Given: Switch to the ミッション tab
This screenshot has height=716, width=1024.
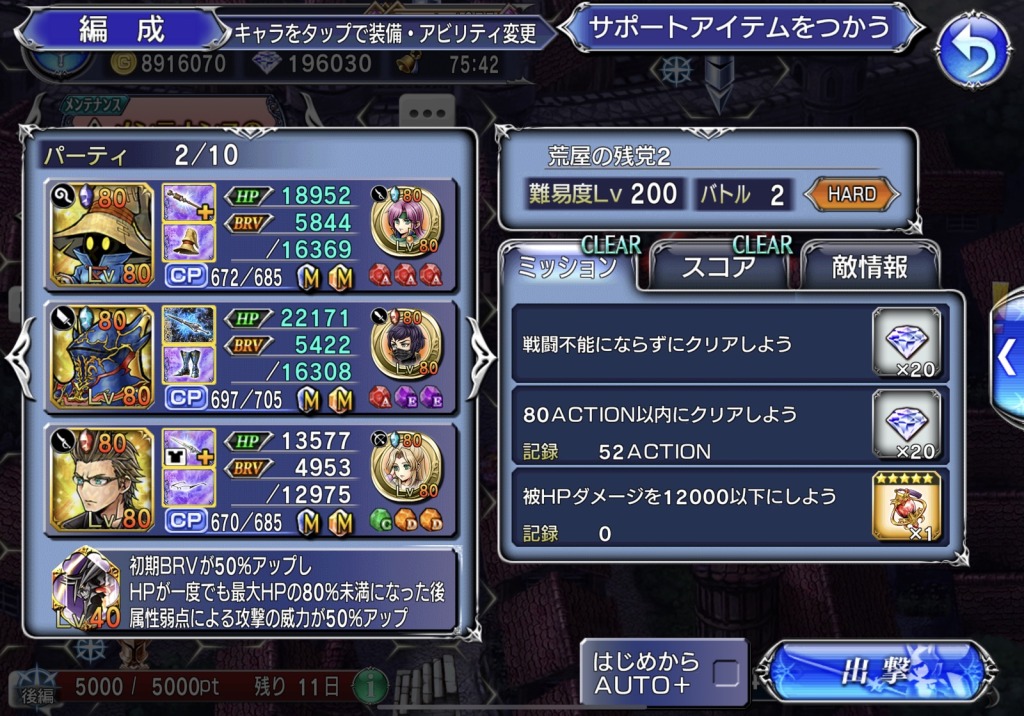Looking at the screenshot, I should pyautogui.click(x=569, y=267).
